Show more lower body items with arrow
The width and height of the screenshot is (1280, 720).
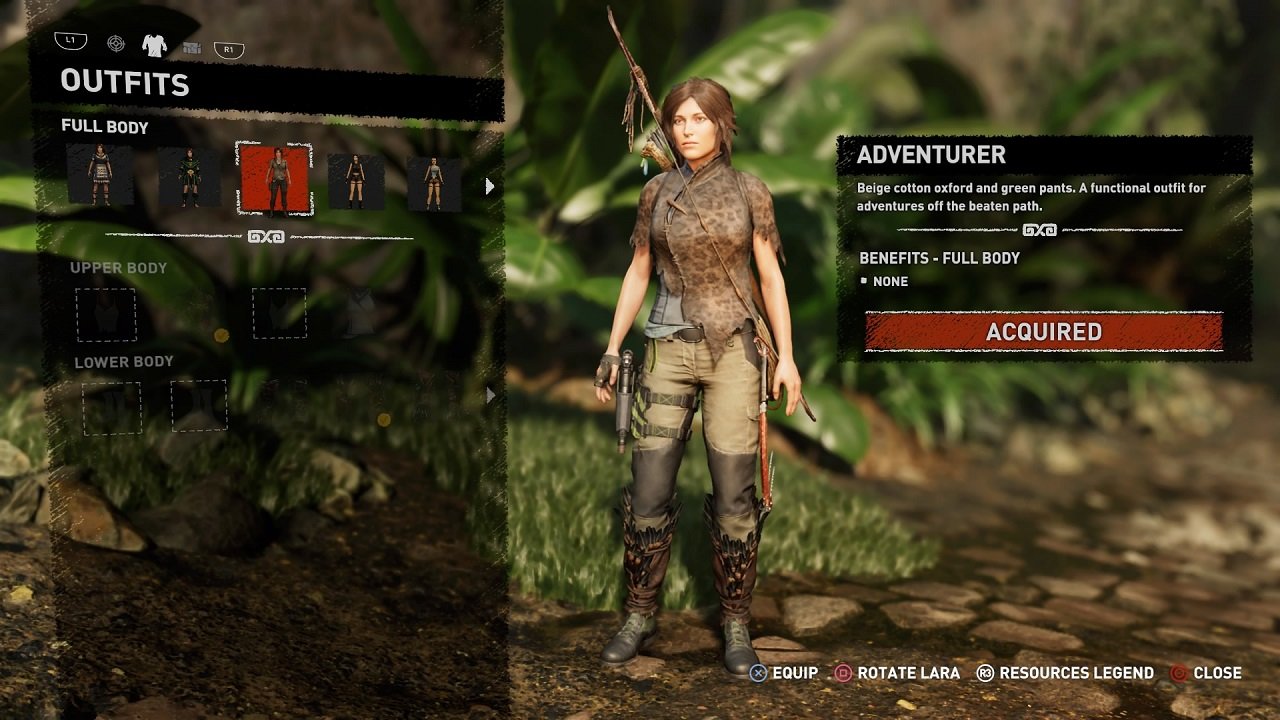click(x=490, y=396)
